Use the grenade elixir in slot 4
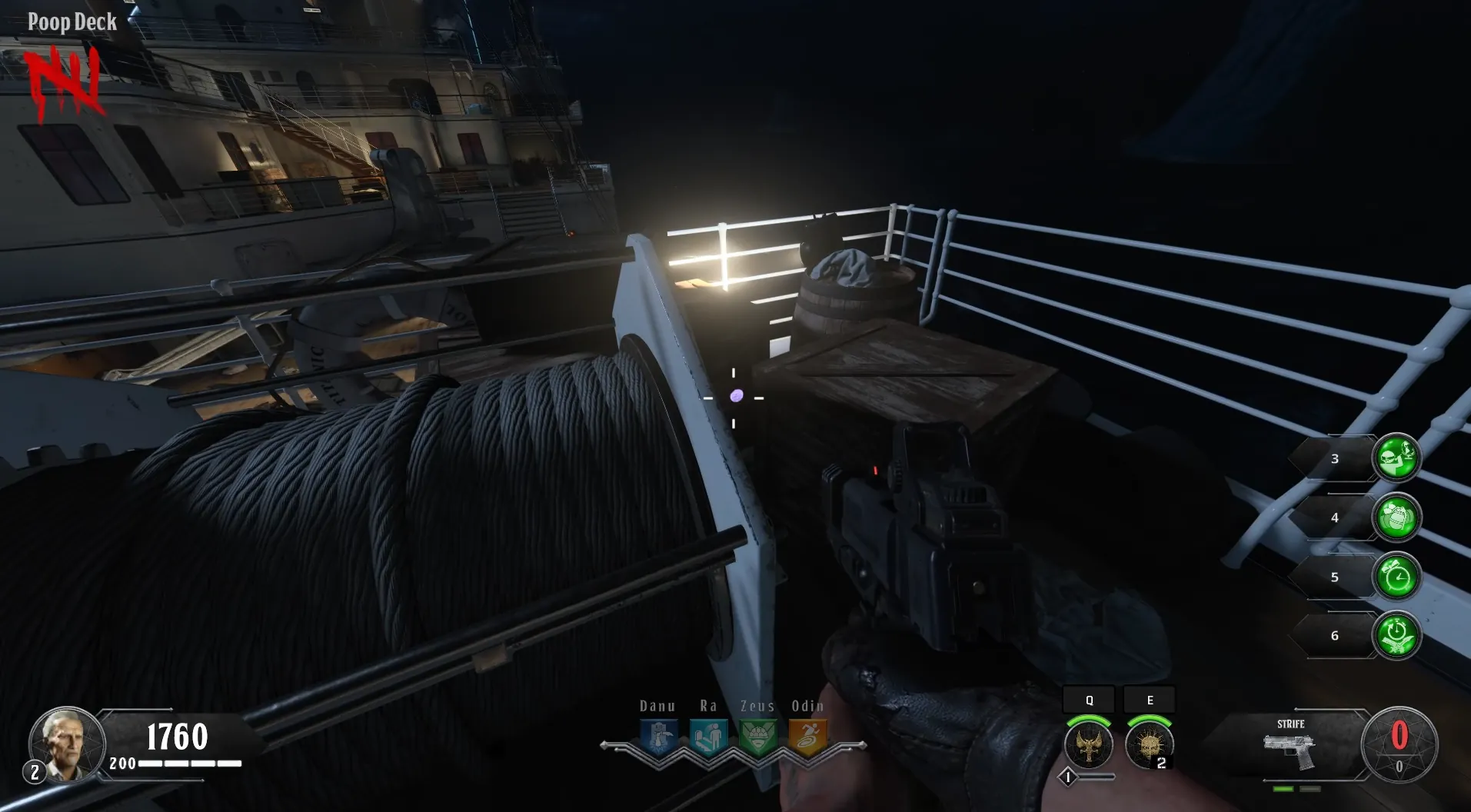1471x812 pixels. 1396,517
